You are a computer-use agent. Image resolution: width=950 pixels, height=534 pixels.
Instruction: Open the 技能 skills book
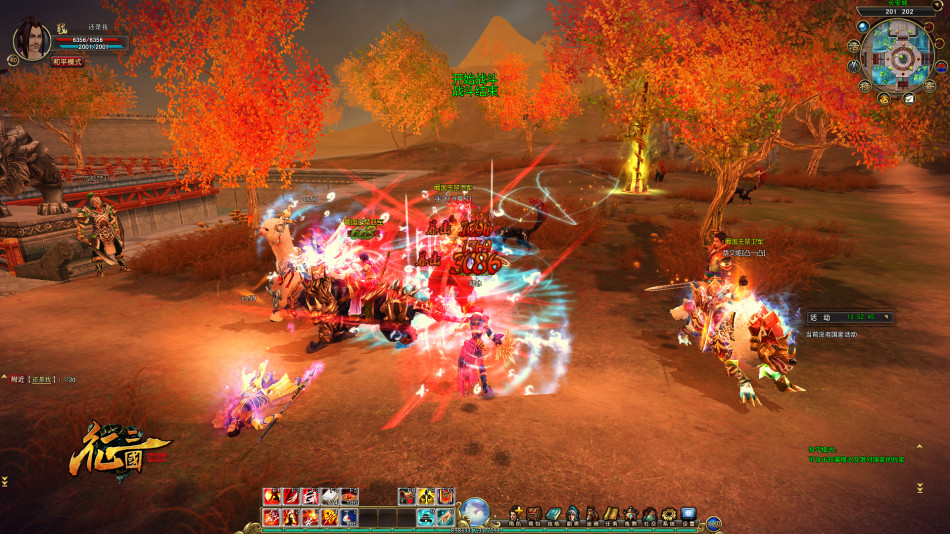[554, 515]
